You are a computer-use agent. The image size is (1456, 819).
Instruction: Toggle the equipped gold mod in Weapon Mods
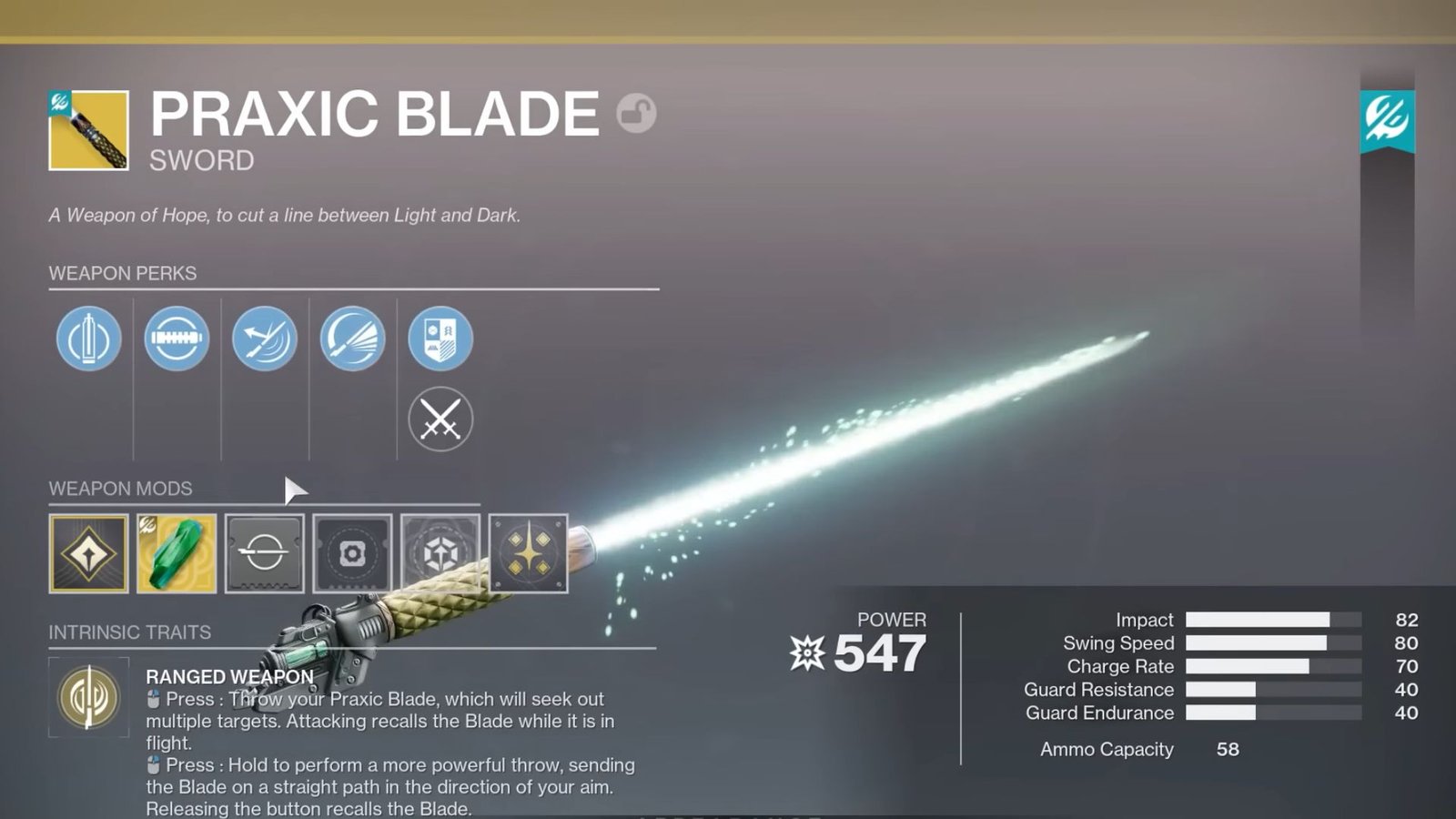88,551
